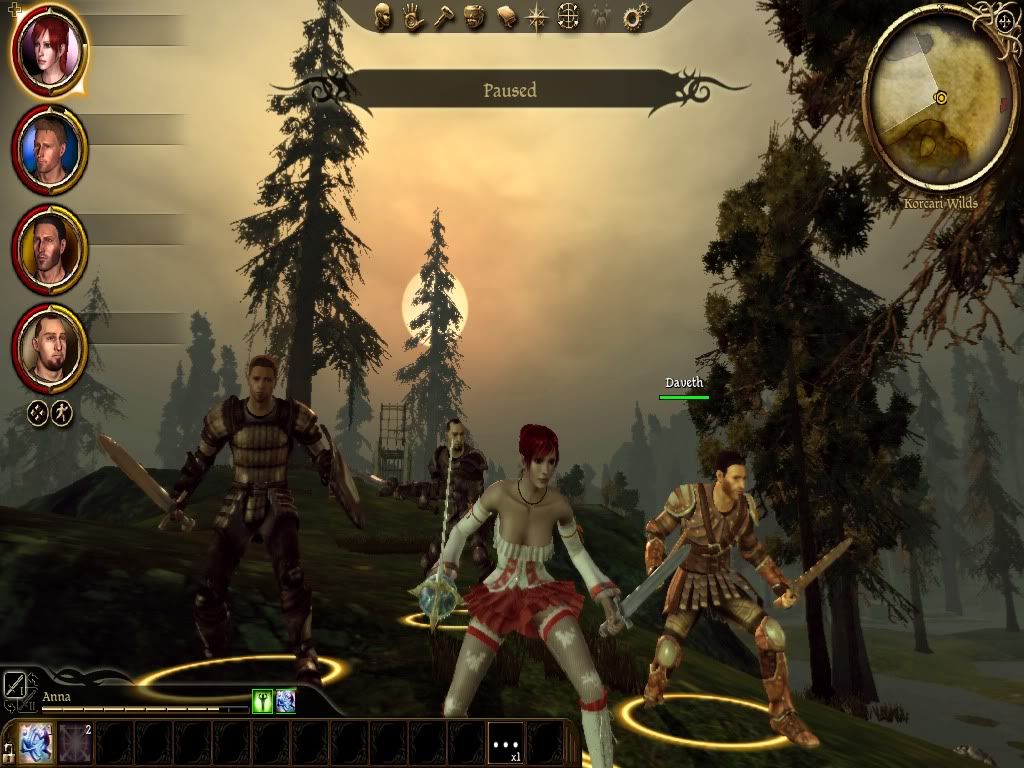Screen dimensions: 1024x768
Task: Select the red-haired Anna portrait
Action: [49, 48]
